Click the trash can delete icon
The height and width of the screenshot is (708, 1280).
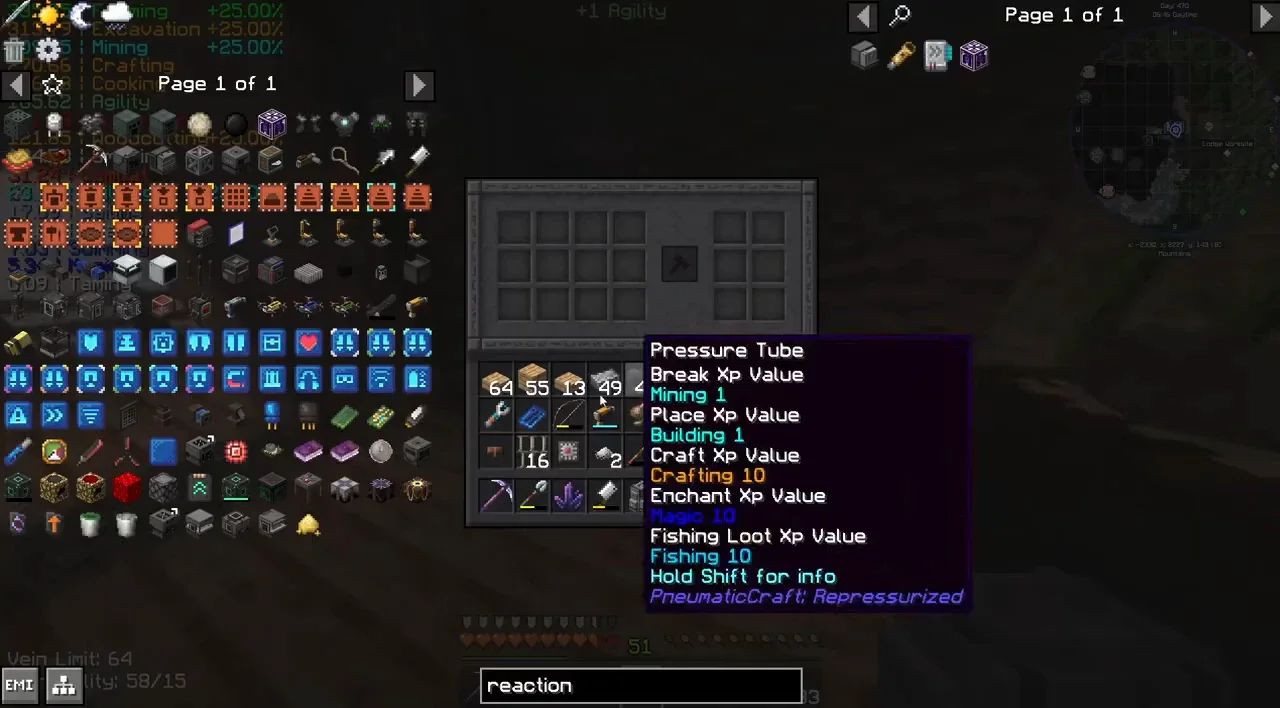[14, 50]
